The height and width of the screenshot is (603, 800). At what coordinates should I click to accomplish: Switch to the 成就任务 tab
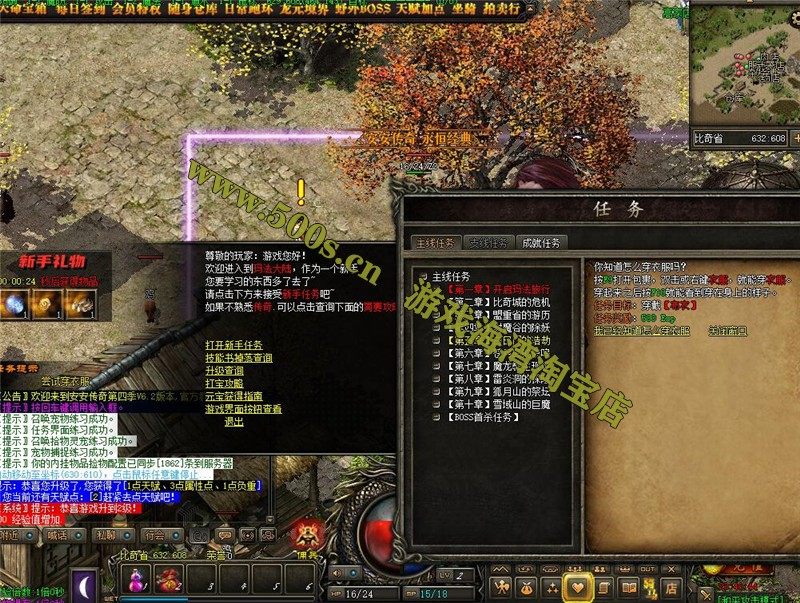(542, 242)
